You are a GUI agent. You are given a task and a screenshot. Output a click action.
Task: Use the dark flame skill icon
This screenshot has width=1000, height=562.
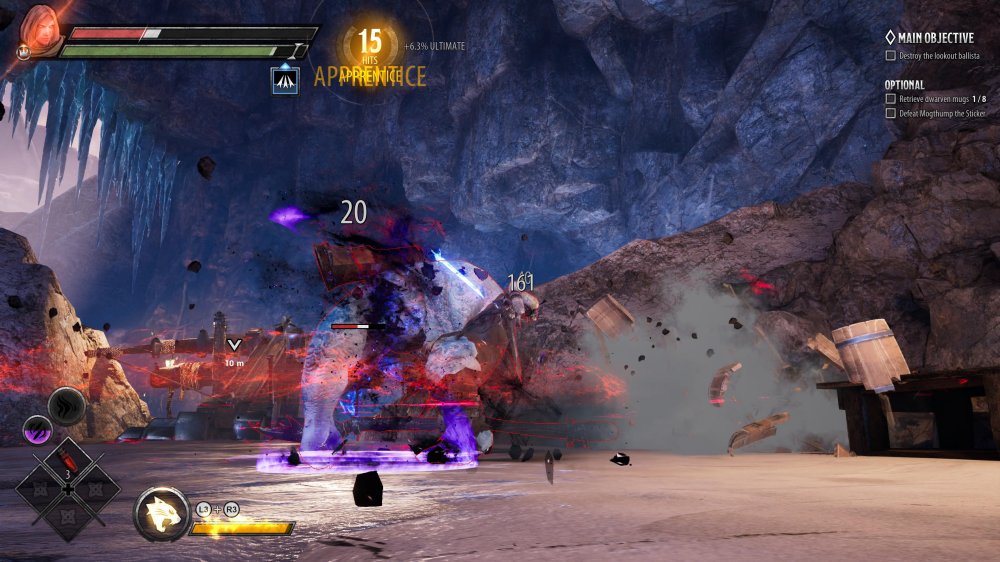(x=67, y=406)
